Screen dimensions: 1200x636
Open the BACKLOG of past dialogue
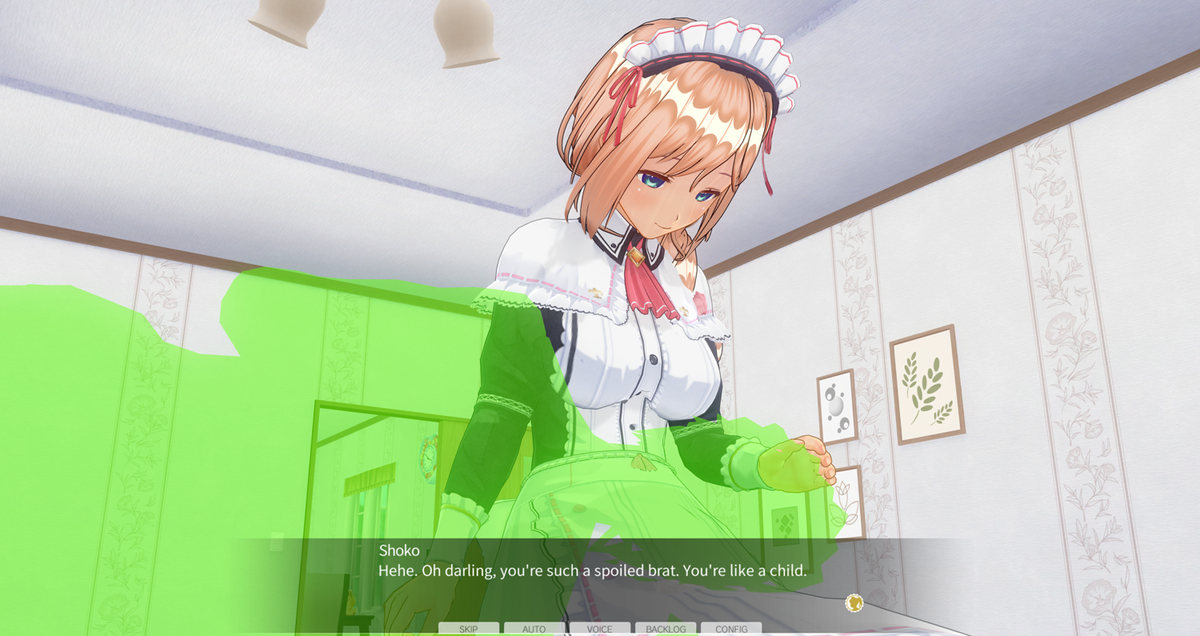coord(665,629)
